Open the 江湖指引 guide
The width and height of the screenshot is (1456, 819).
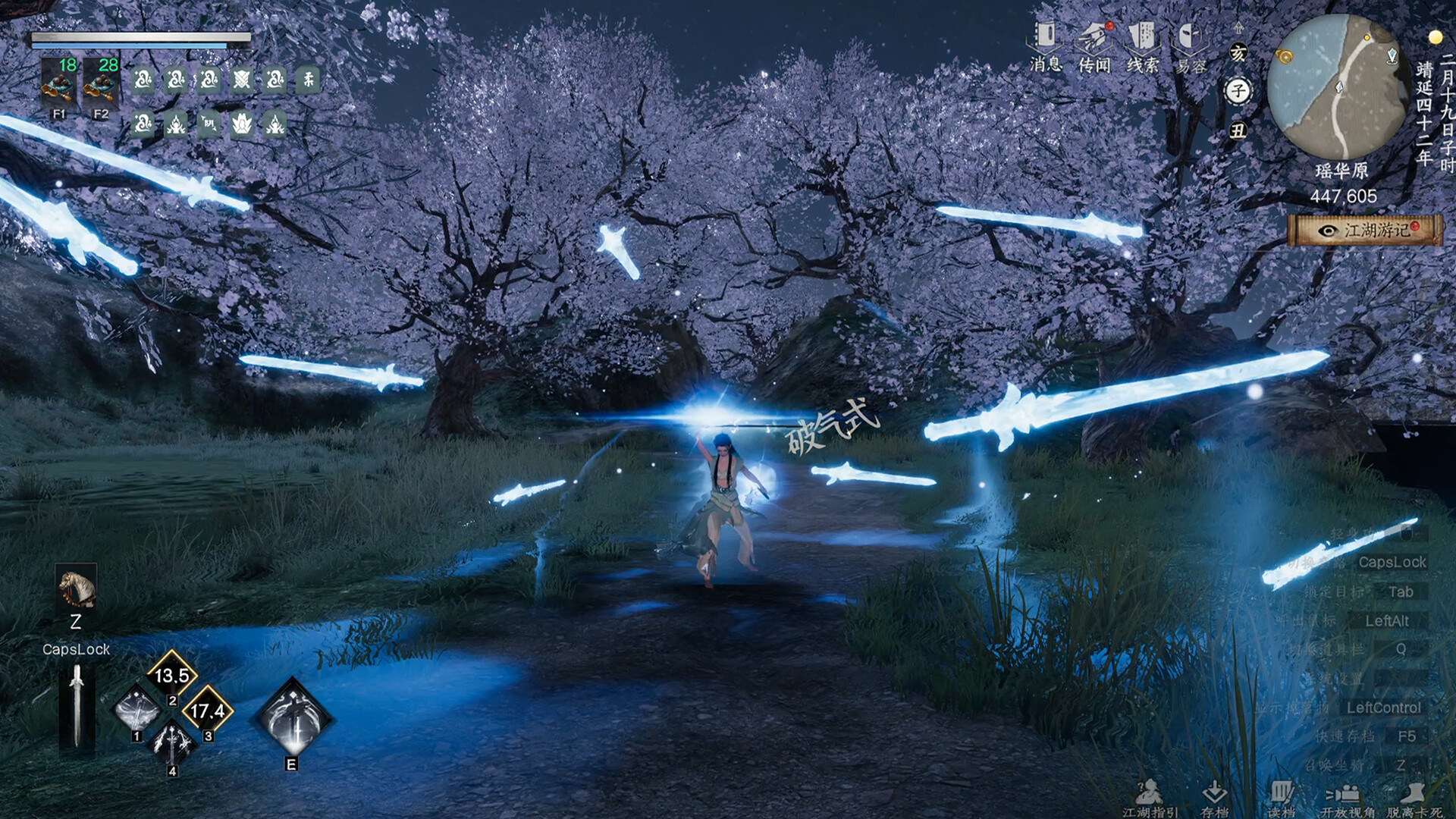coord(1150,798)
